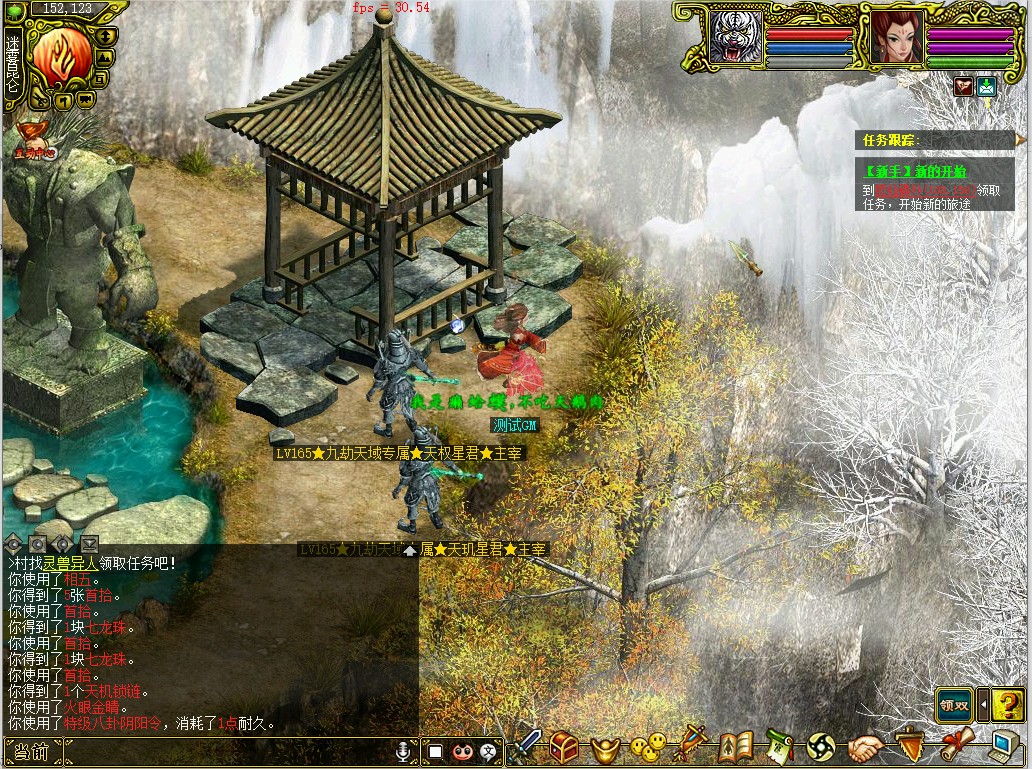
Task: Click the 领双 button
Action: [954, 705]
